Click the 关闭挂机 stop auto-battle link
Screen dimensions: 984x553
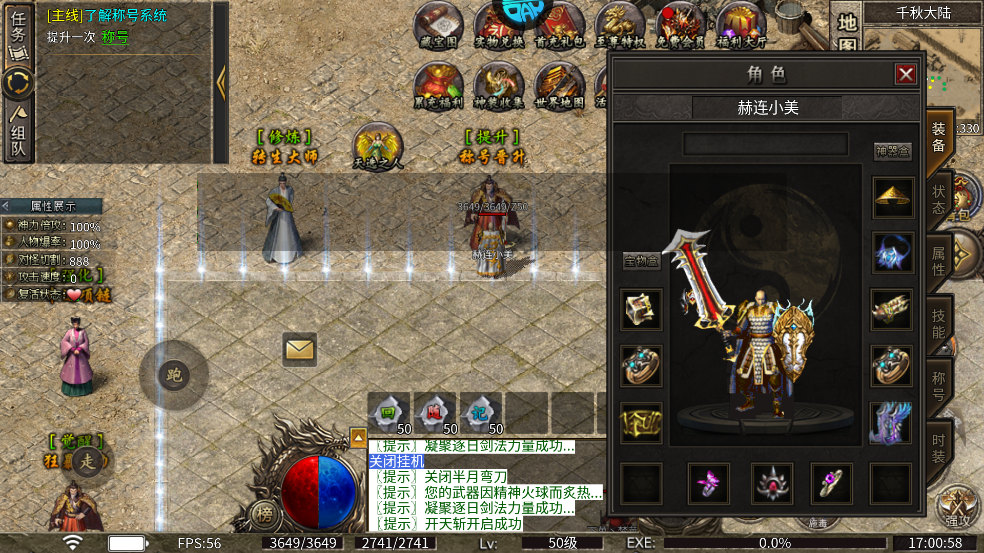(397, 461)
